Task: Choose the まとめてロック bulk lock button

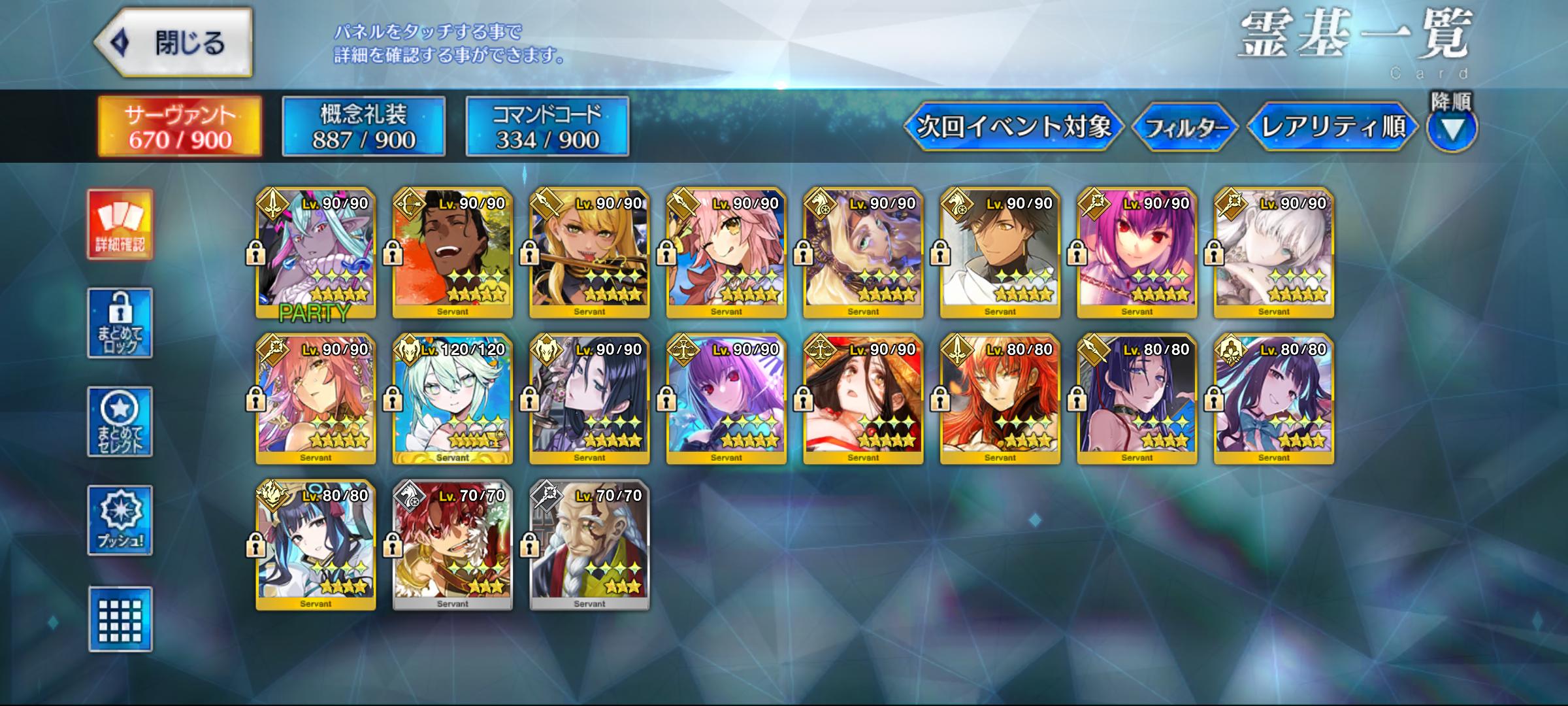Action: pyautogui.click(x=120, y=323)
